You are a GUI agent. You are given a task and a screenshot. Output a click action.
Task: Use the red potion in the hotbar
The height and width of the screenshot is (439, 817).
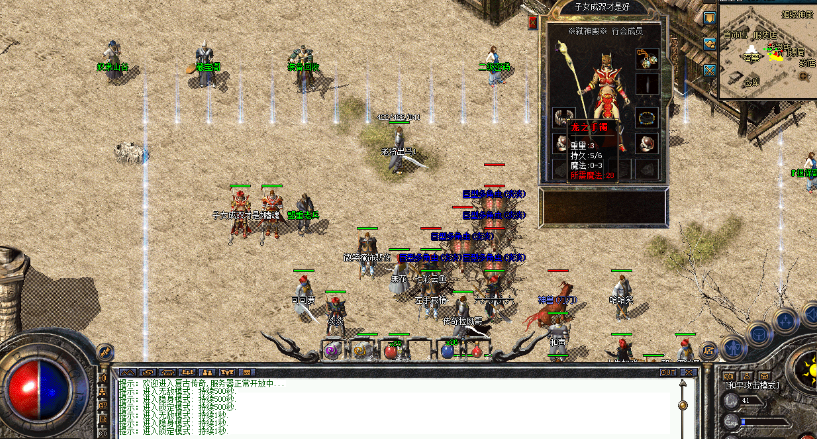pyautogui.click(x=391, y=351)
